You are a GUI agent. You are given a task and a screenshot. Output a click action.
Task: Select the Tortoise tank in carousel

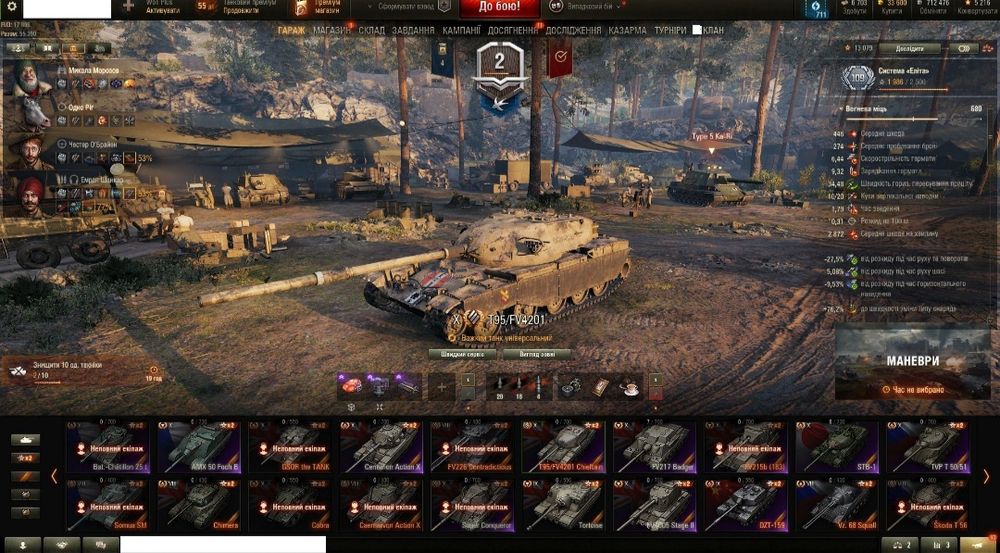[x=564, y=505]
